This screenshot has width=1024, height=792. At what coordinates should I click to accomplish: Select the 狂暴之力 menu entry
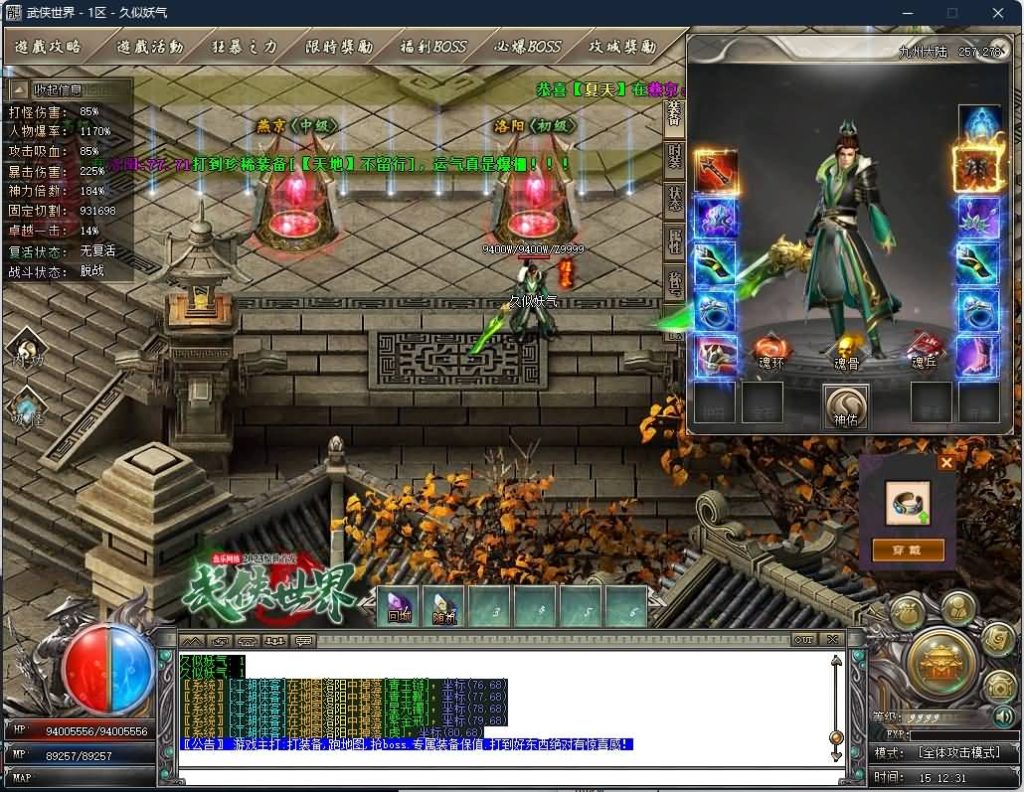pyautogui.click(x=245, y=47)
